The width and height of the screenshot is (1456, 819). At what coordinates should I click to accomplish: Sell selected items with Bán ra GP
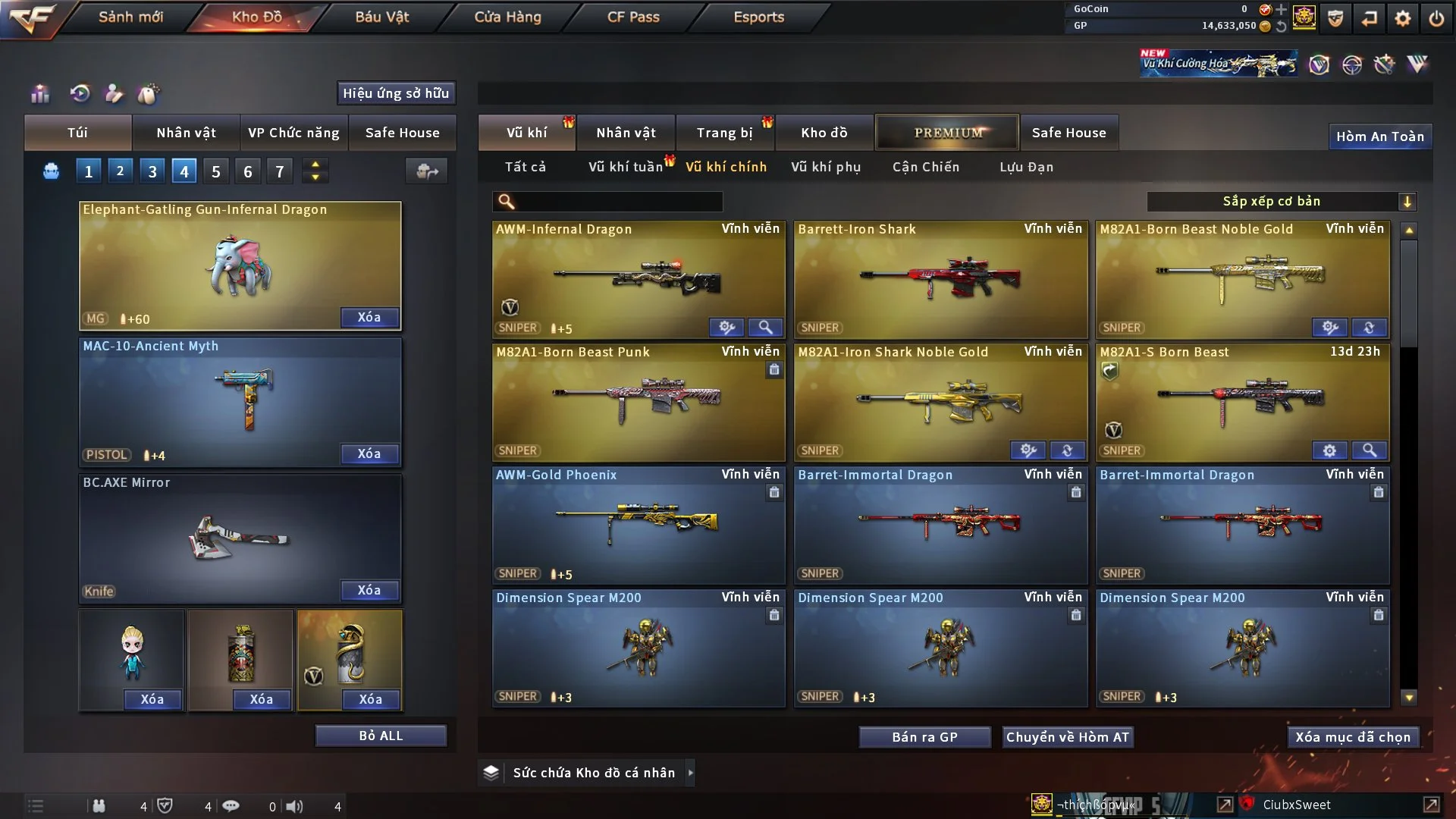(x=924, y=737)
